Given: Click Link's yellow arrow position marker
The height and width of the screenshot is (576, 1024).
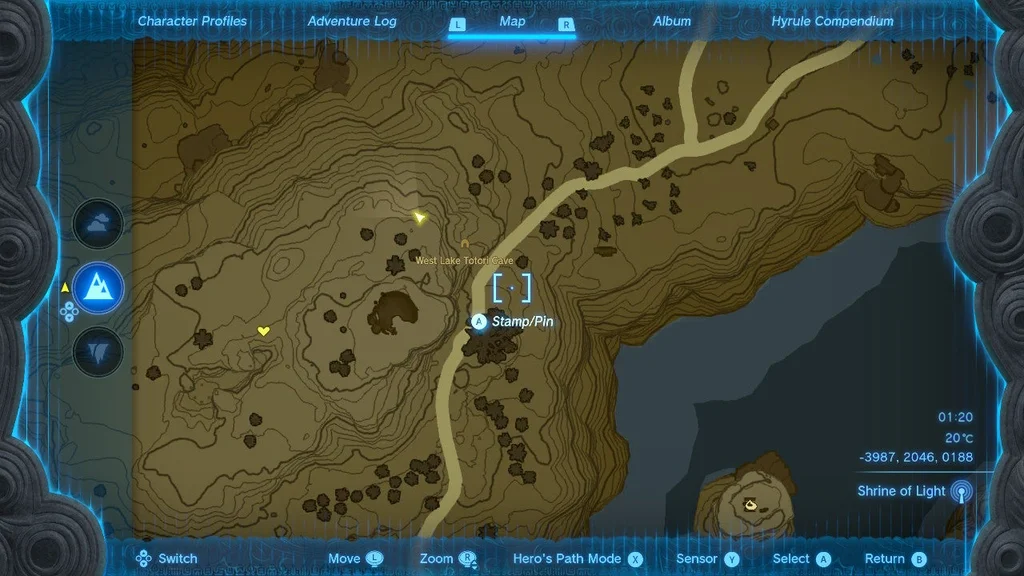Looking at the screenshot, I should 421,217.
